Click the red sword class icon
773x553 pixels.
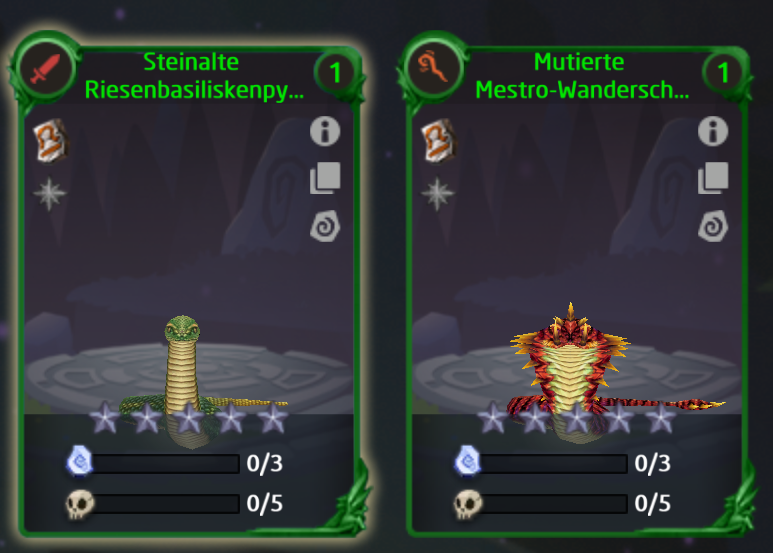pos(46,72)
